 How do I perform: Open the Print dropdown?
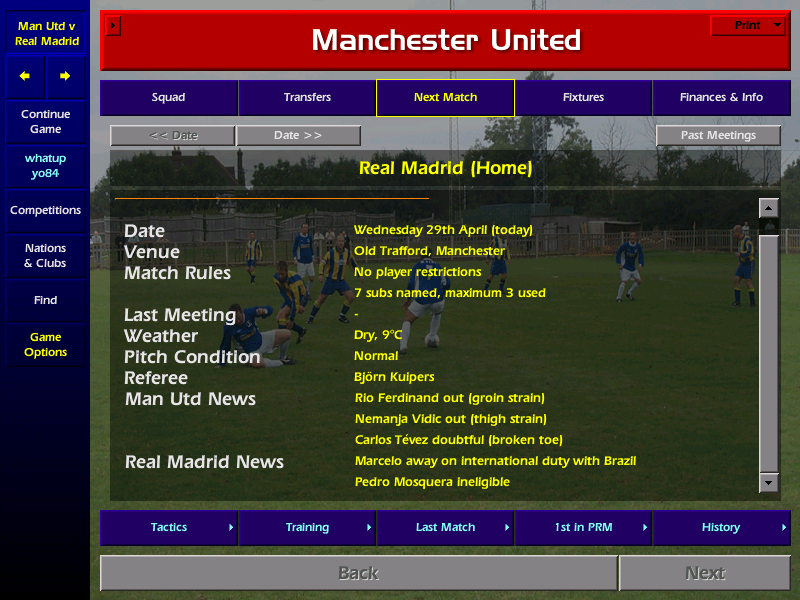[x=748, y=26]
